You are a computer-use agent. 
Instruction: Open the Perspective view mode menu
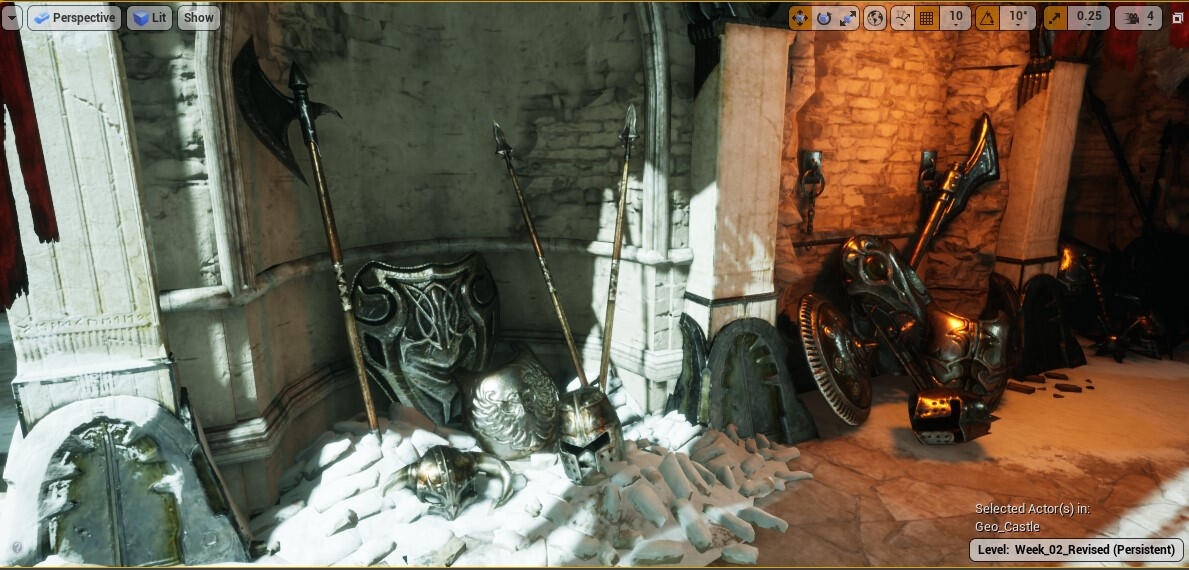coord(74,18)
